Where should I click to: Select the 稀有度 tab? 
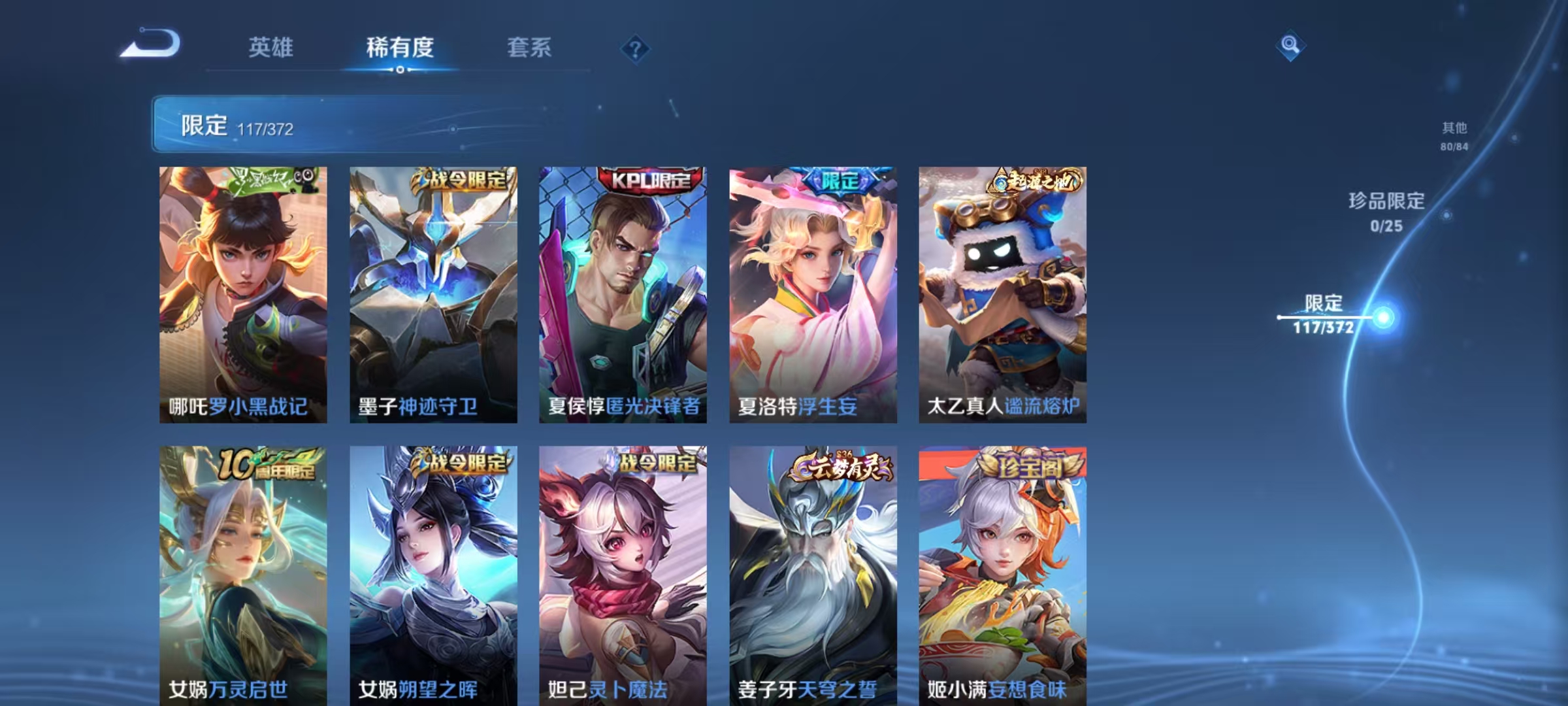pos(400,48)
